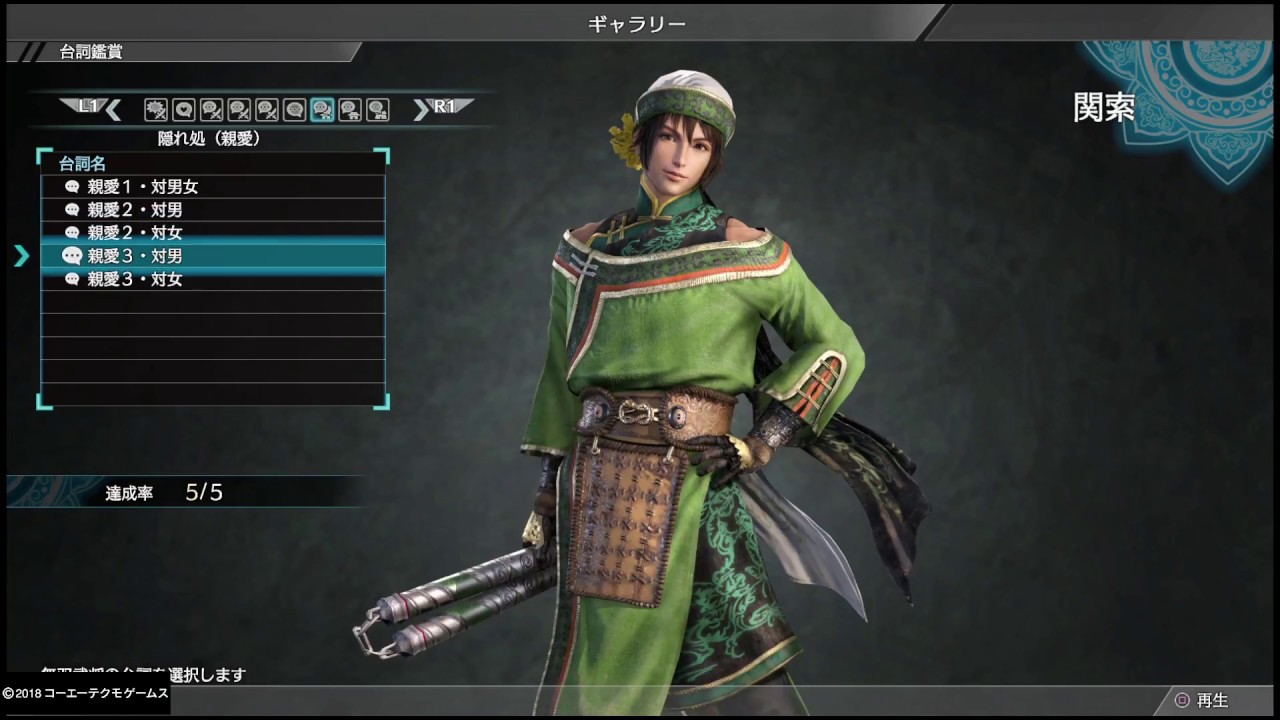Open the first burst-with-sword category tab
Image resolution: width=1280 pixels, height=720 pixels.
156,110
